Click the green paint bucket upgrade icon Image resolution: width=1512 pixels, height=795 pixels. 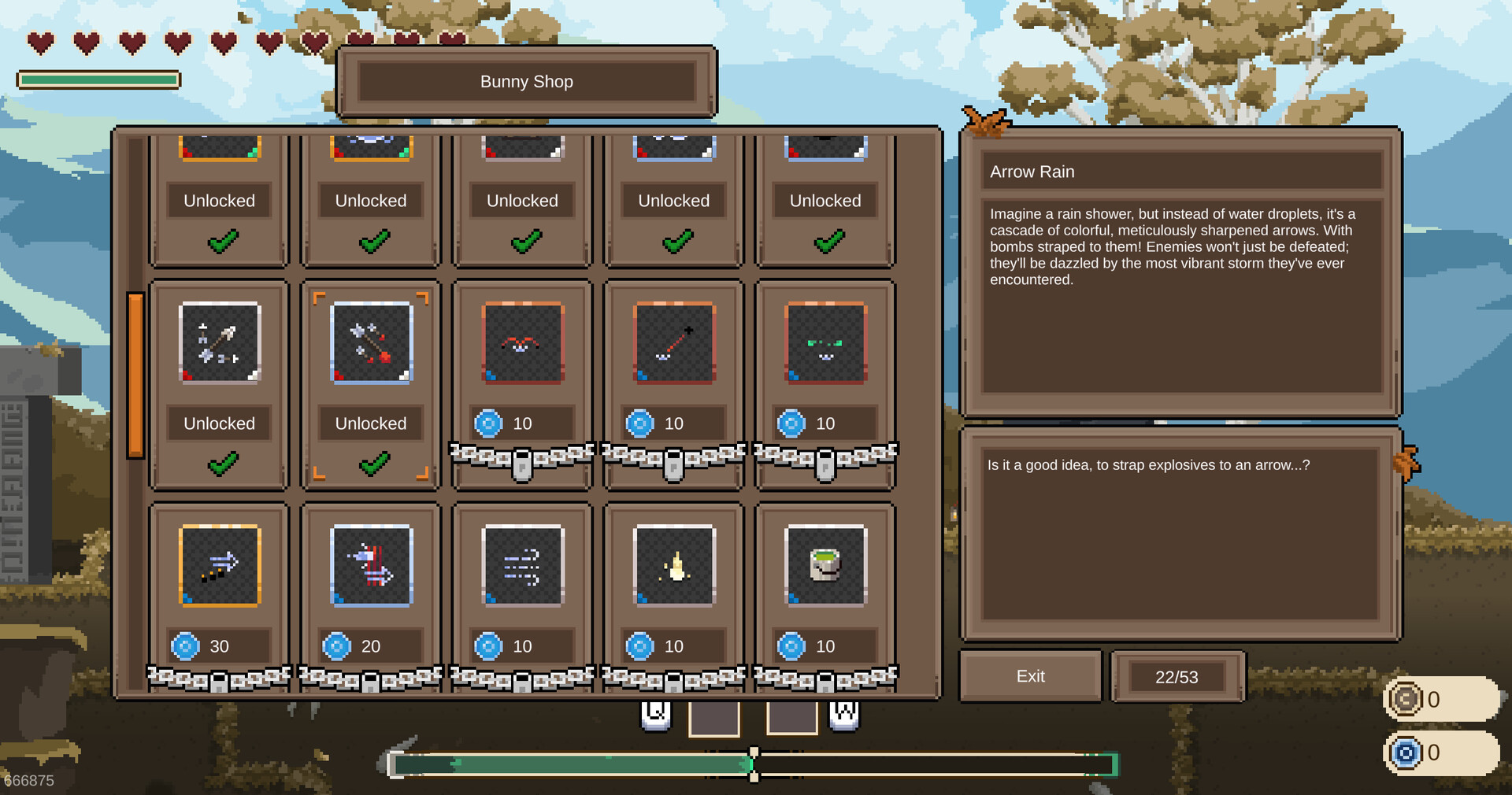point(825,566)
